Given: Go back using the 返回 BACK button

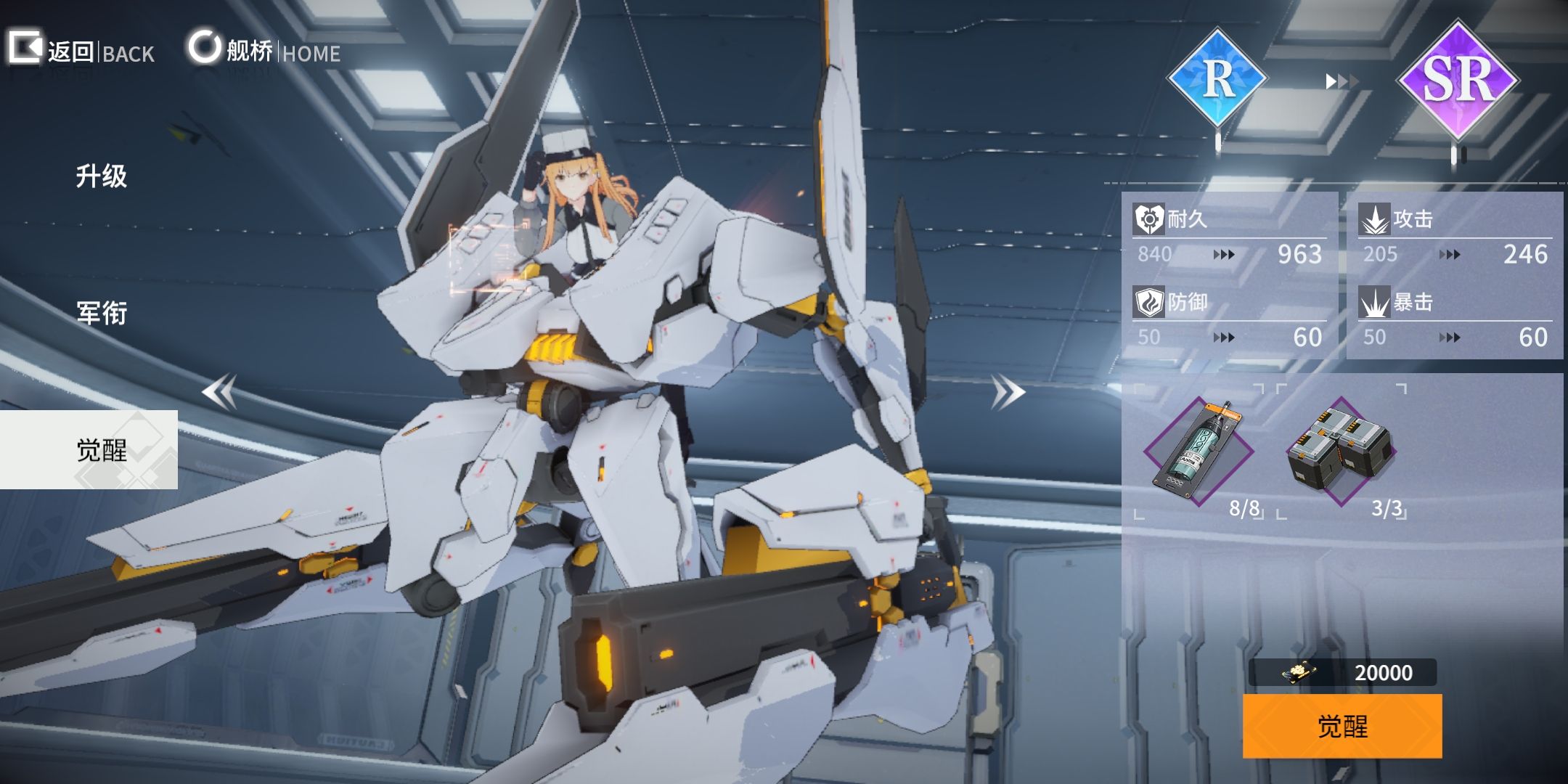Looking at the screenshot, I should (81, 51).
